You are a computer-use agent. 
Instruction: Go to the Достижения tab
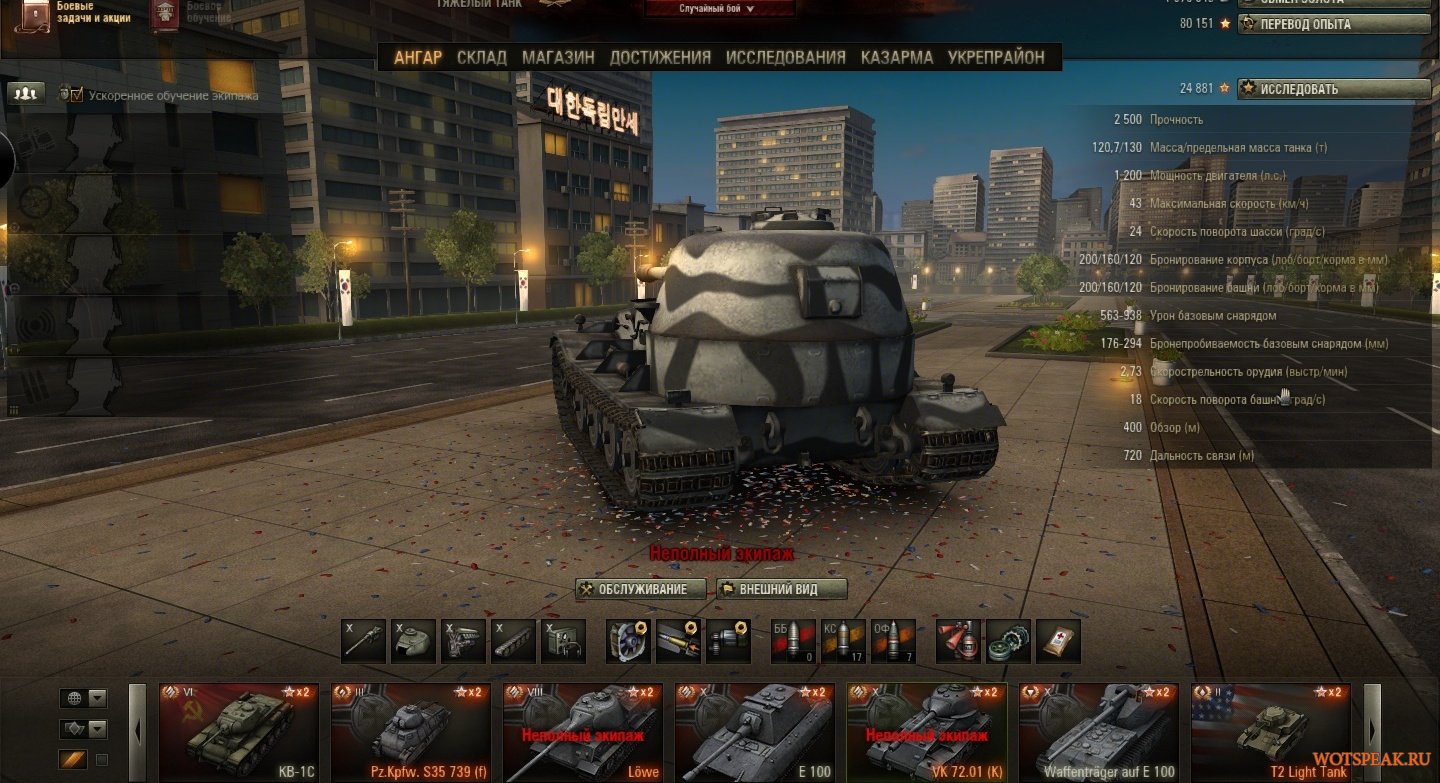[x=660, y=58]
